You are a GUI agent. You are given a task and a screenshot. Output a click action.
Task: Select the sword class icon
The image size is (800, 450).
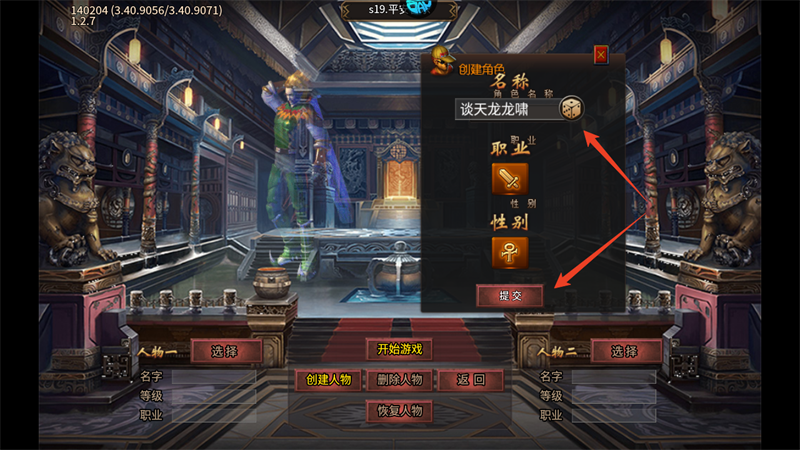[509, 181]
